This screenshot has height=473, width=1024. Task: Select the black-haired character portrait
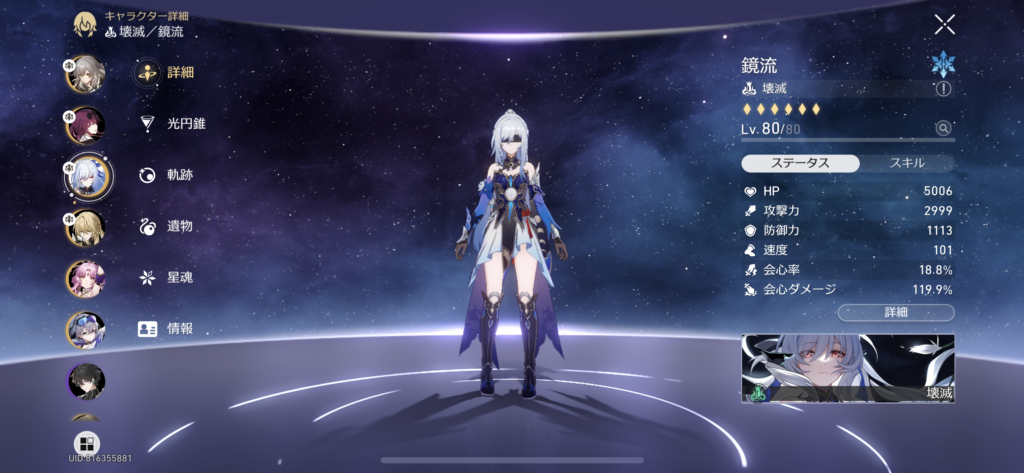click(x=85, y=380)
